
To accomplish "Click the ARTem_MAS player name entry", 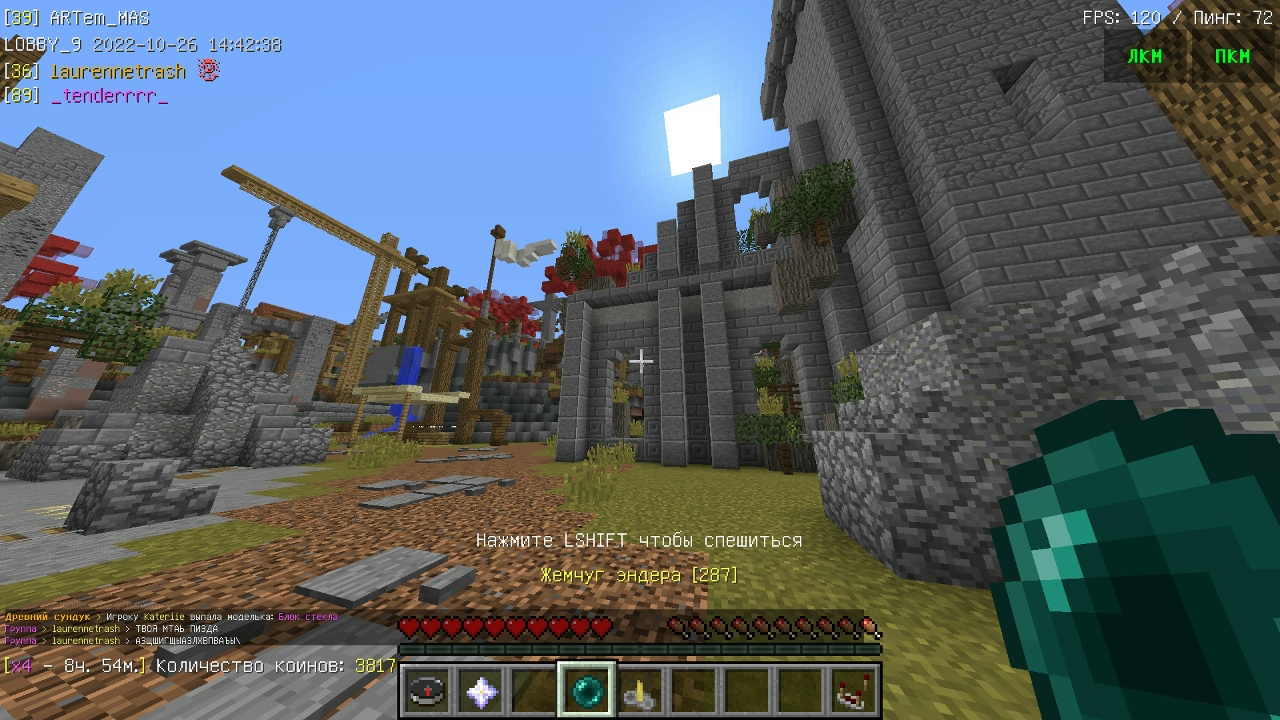I will point(98,18).
